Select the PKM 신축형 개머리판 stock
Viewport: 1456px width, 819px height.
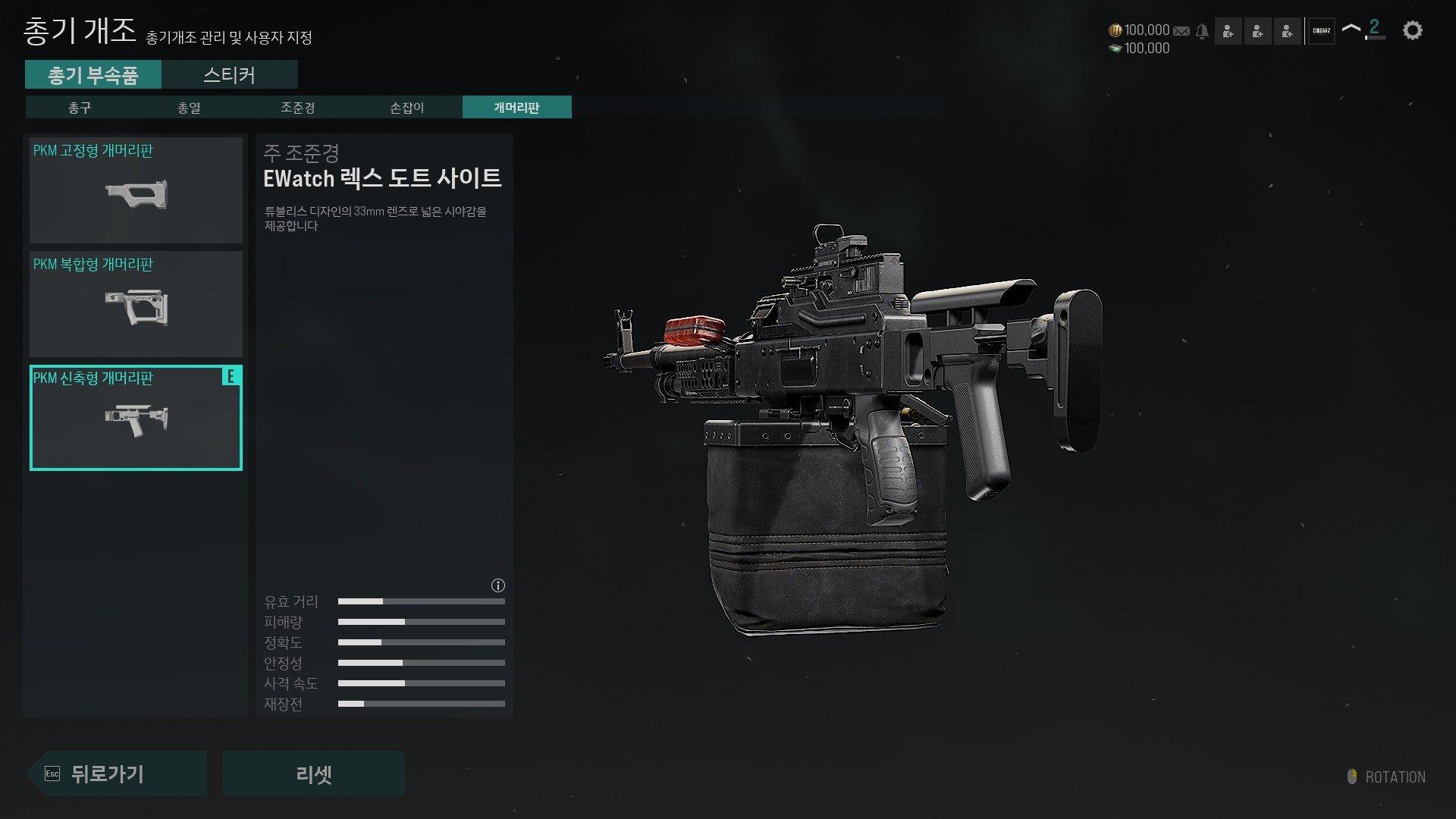(136, 418)
